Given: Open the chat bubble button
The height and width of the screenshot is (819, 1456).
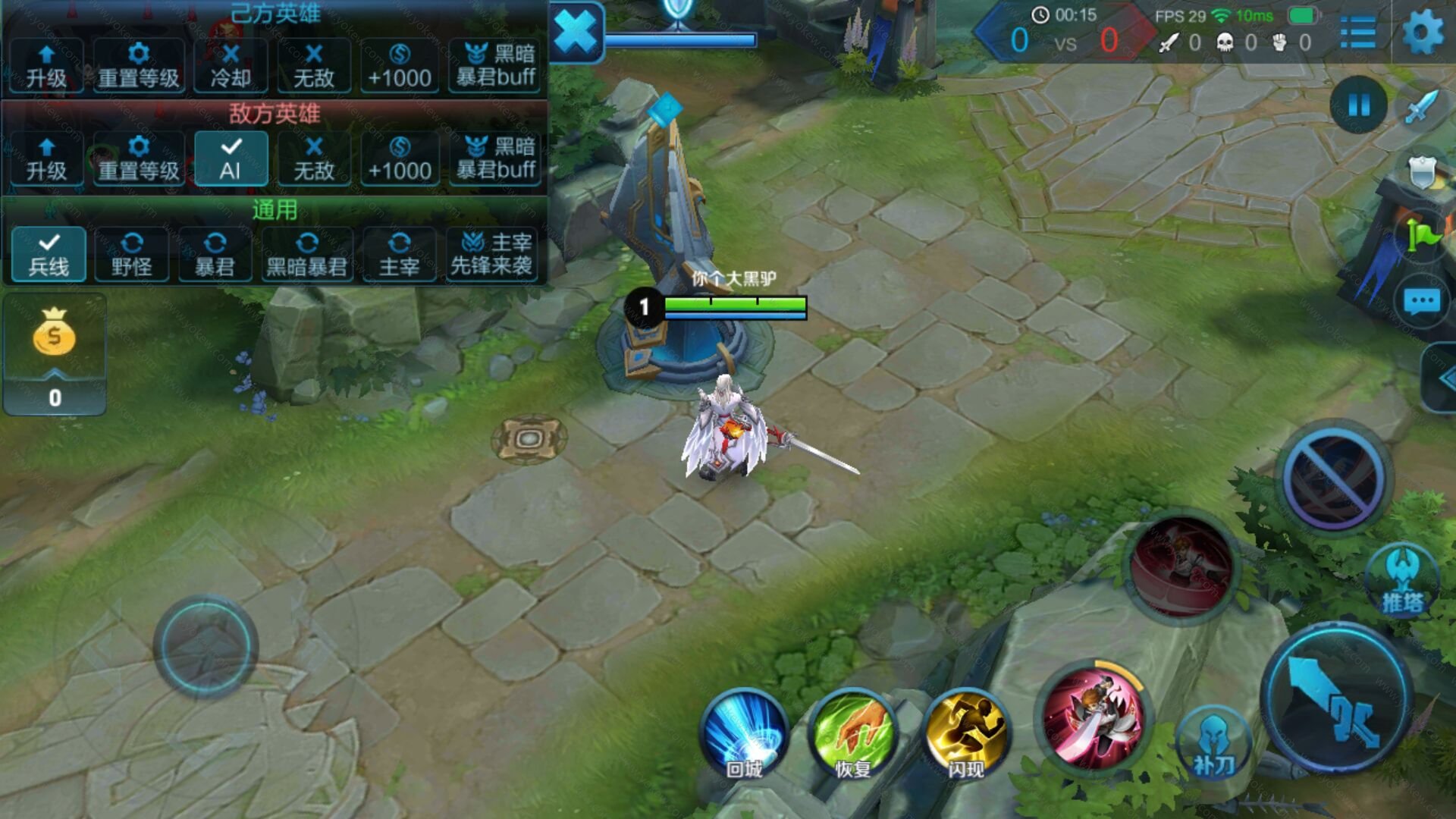Looking at the screenshot, I should [x=1421, y=303].
